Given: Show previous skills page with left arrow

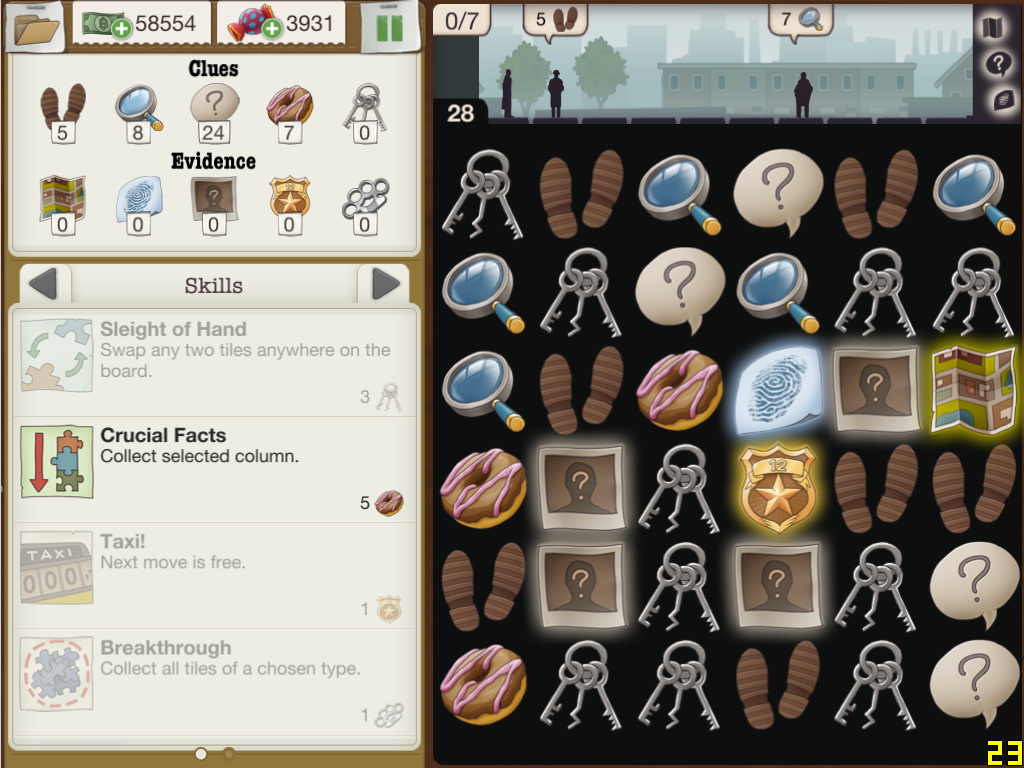Looking at the screenshot, I should [x=43, y=285].
